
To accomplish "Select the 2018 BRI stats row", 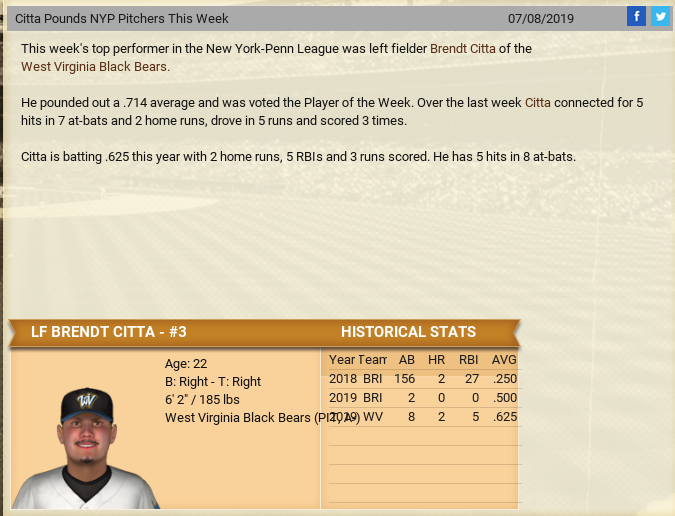I will coord(423,379).
